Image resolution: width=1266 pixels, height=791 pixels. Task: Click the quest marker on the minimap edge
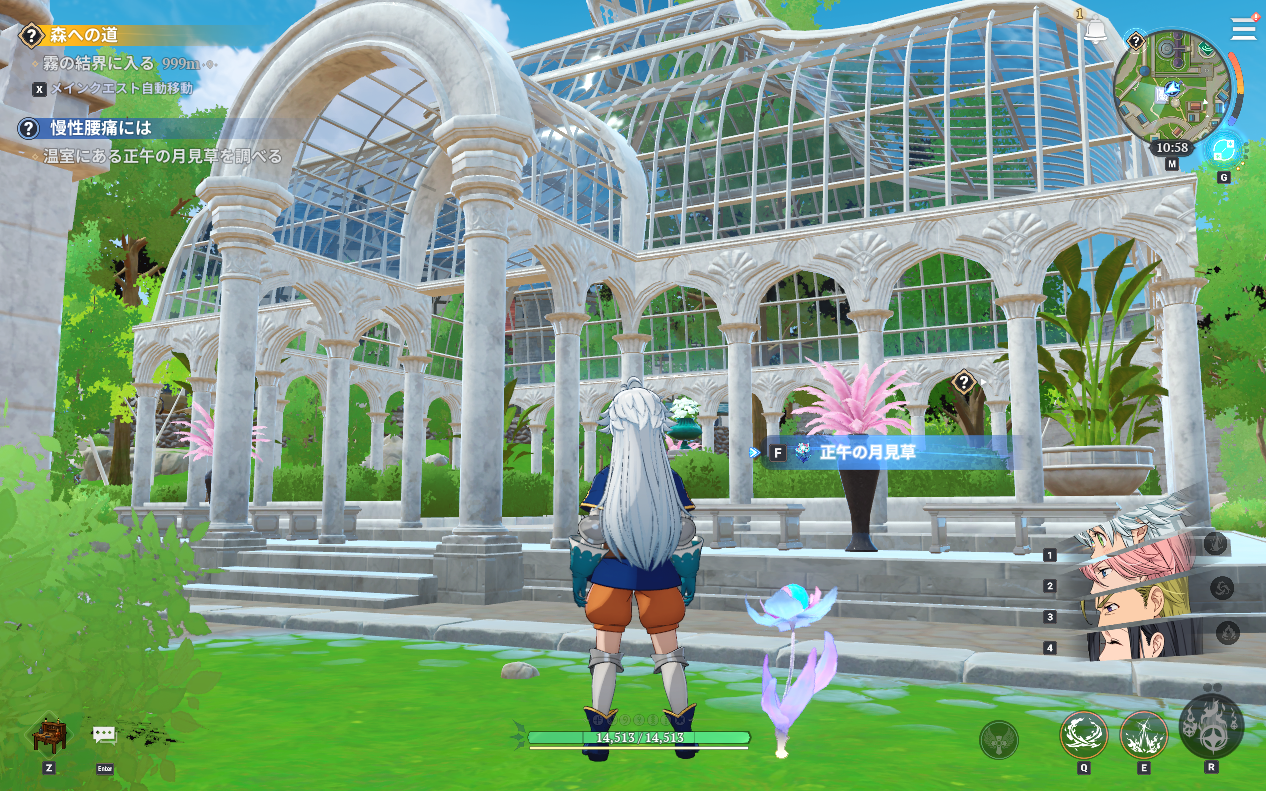click(1136, 41)
